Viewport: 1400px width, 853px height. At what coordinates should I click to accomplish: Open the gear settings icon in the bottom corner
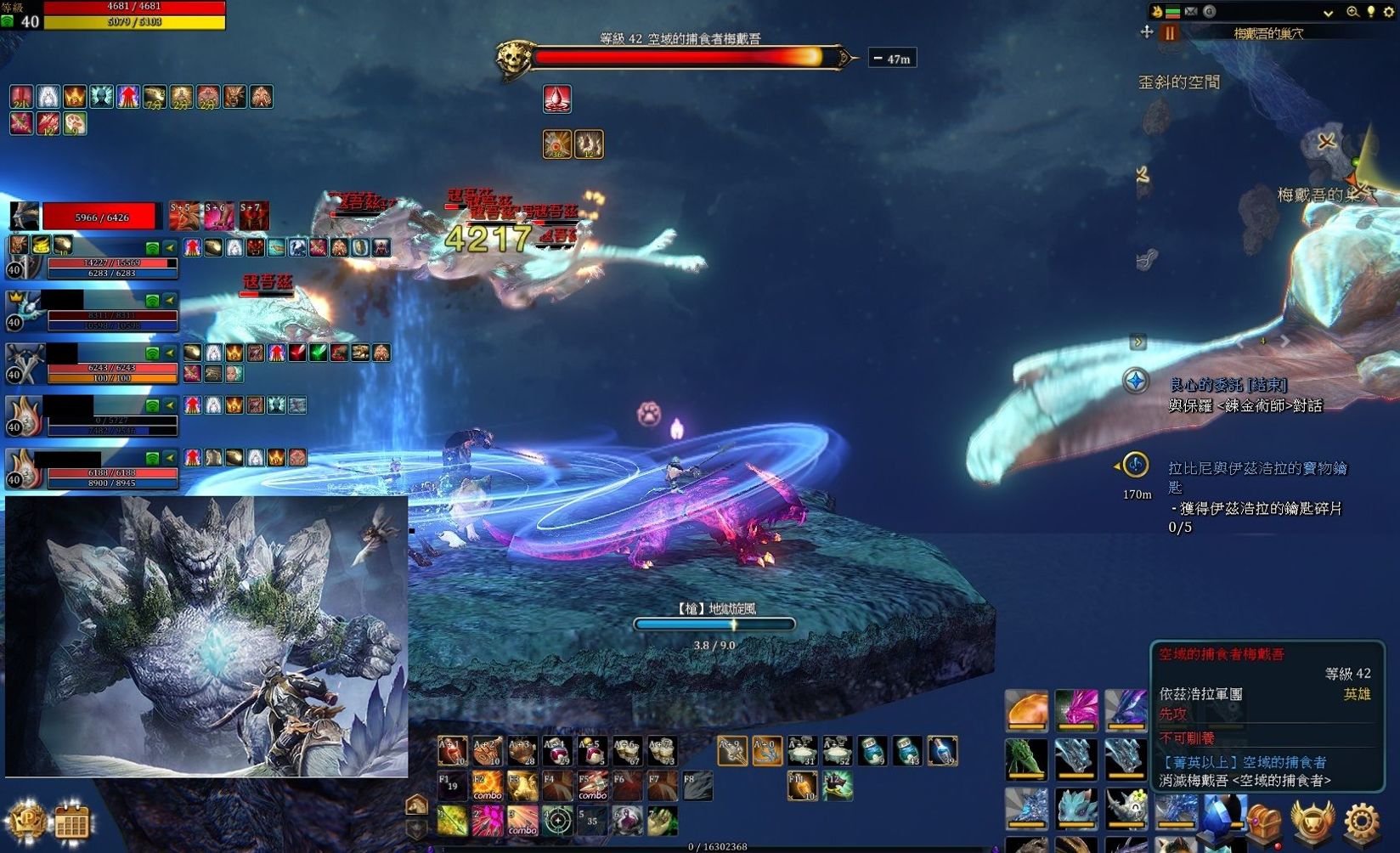[x=1361, y=822]
